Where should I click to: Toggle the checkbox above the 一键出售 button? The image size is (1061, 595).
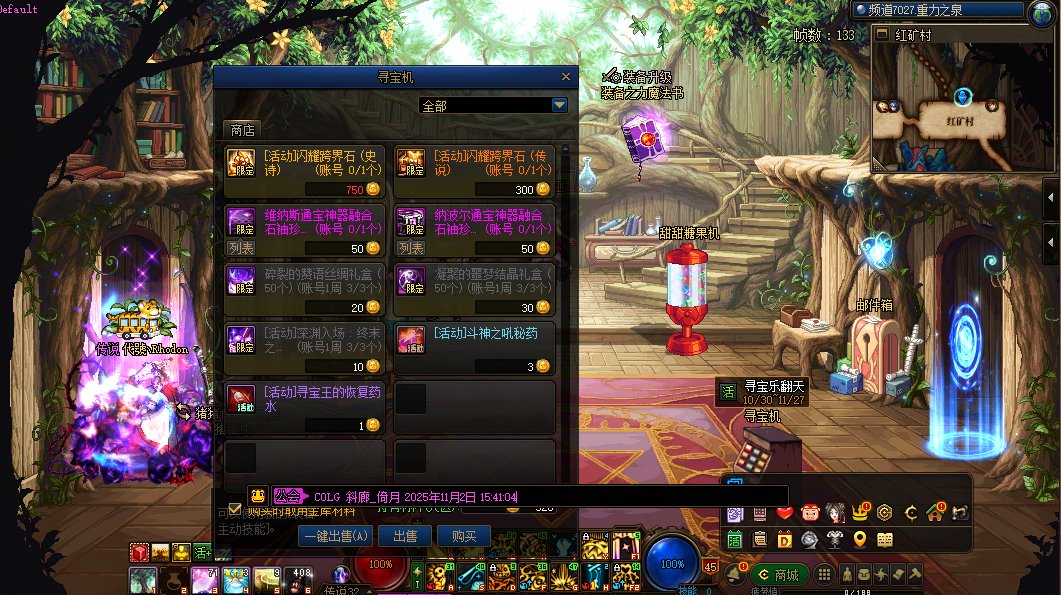(x=235, y=508)
